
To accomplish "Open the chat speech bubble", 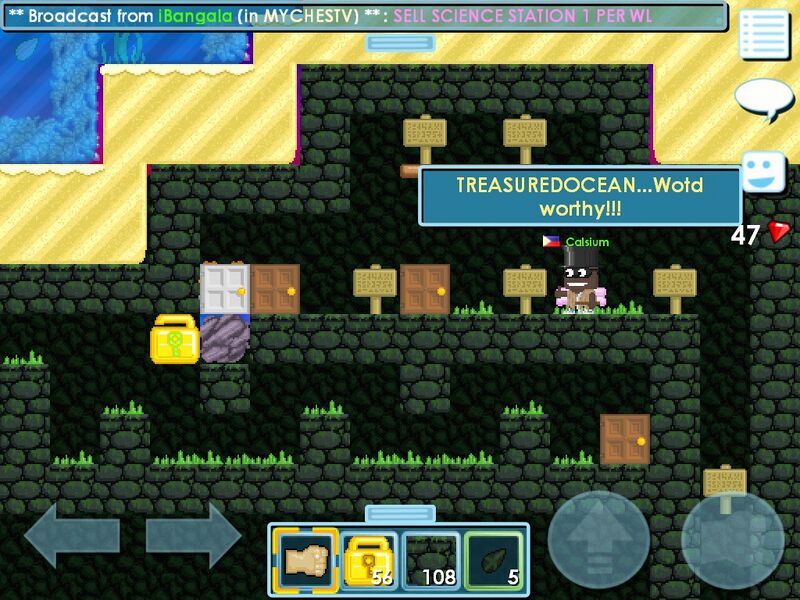I will coord(763,98).
